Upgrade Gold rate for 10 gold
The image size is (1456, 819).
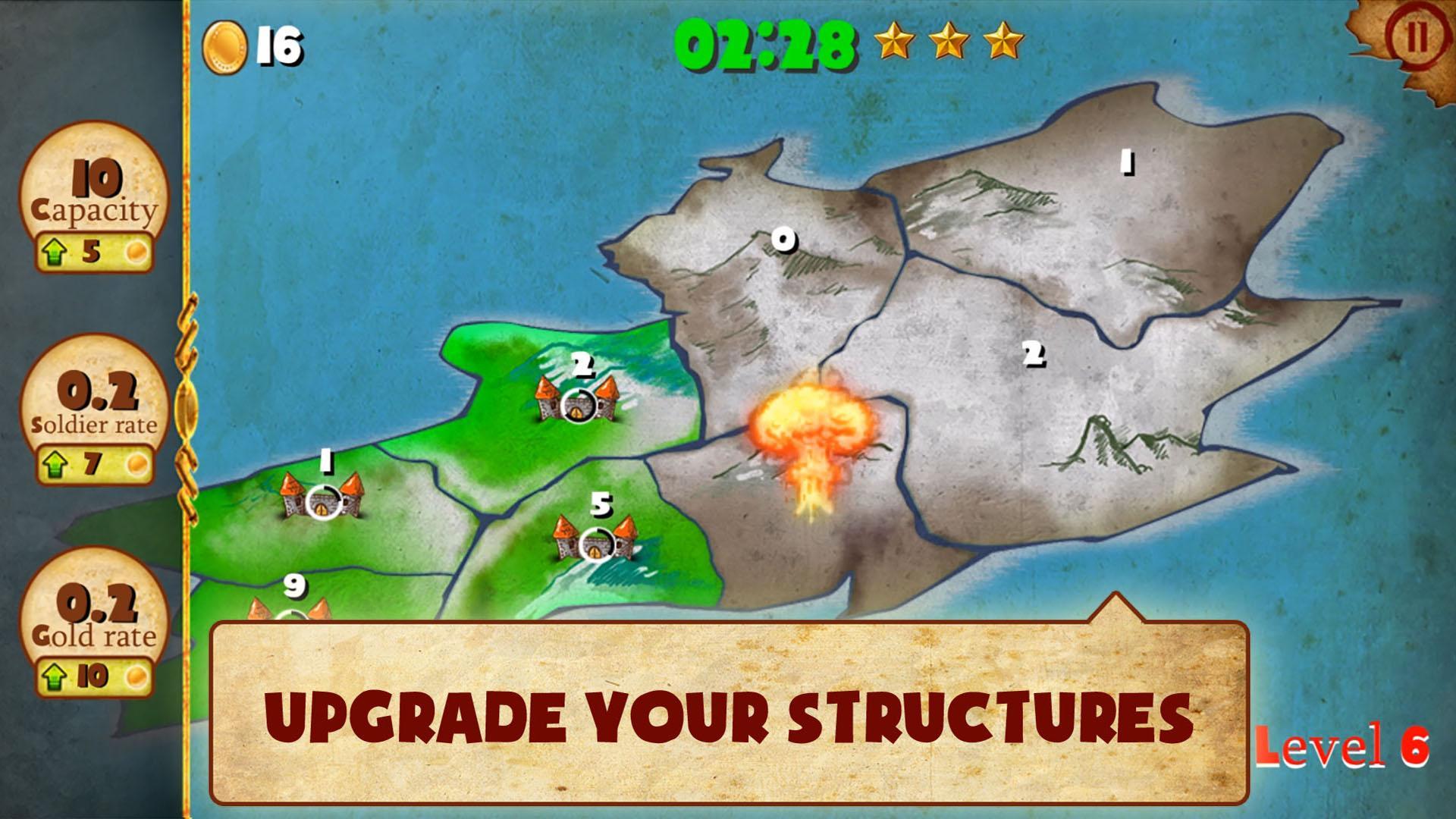click(x=93, y=676)
